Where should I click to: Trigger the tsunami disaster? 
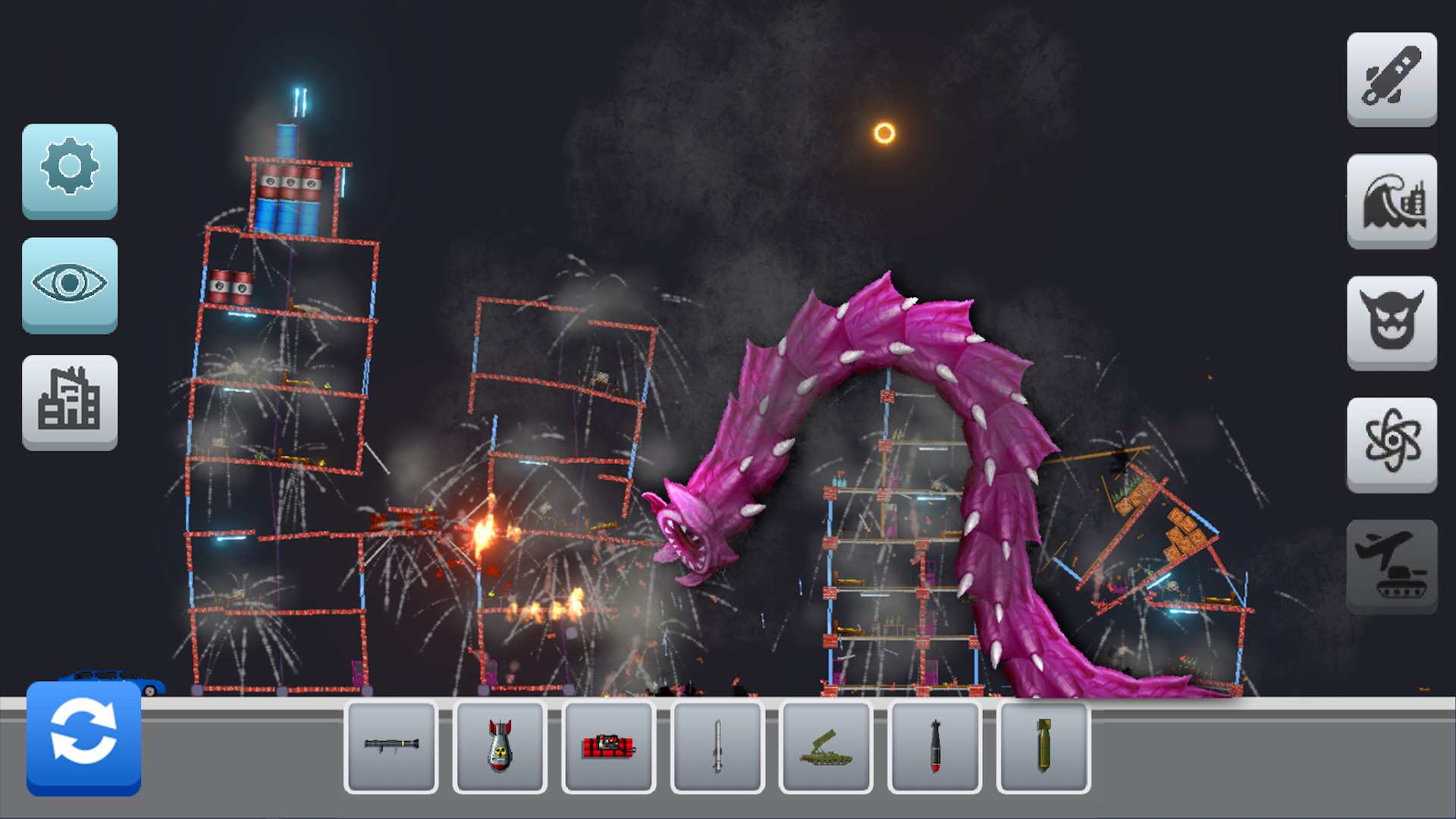(1392, 202)
